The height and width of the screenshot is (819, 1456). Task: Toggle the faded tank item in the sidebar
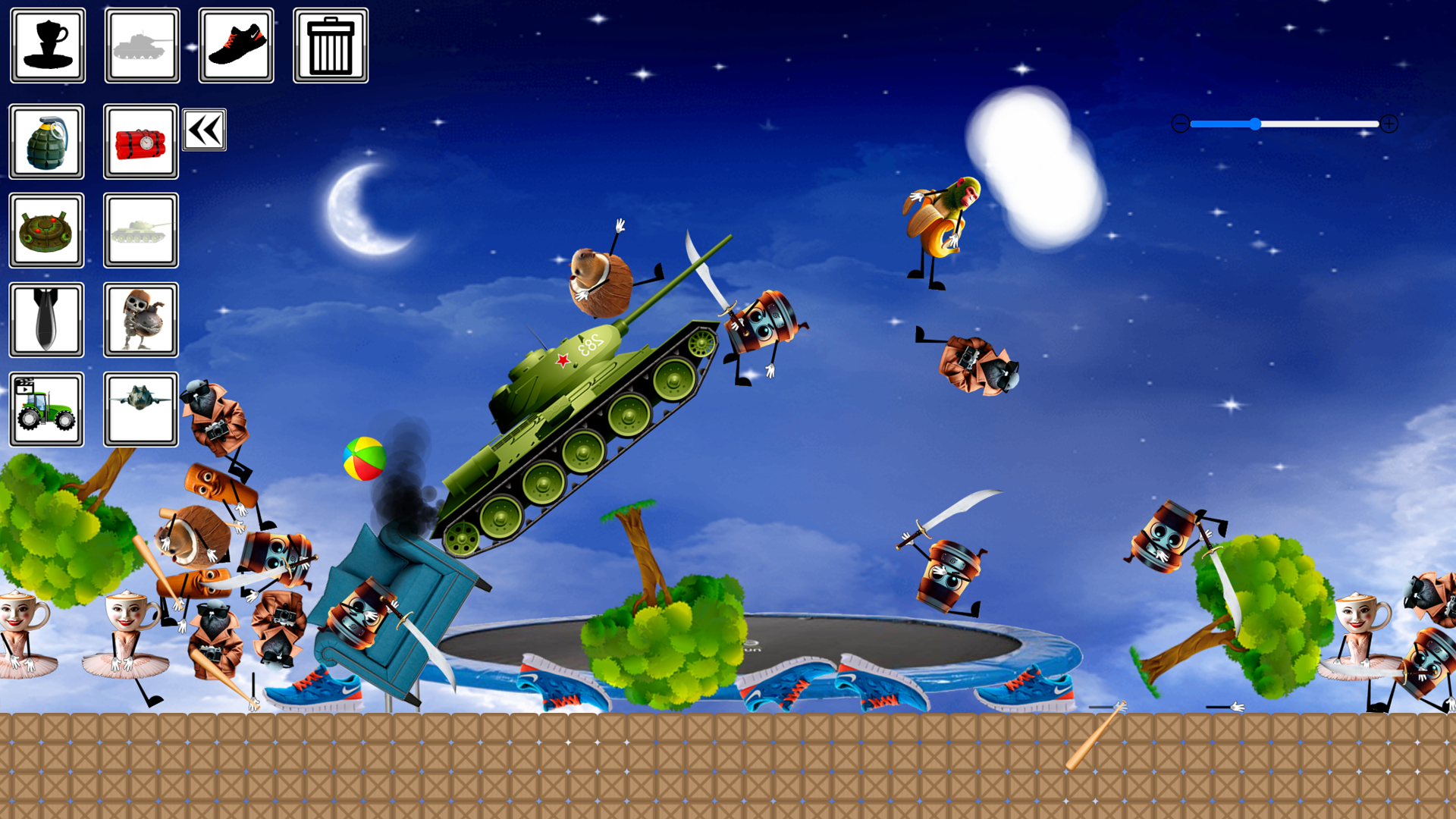(x=141, y=231)
